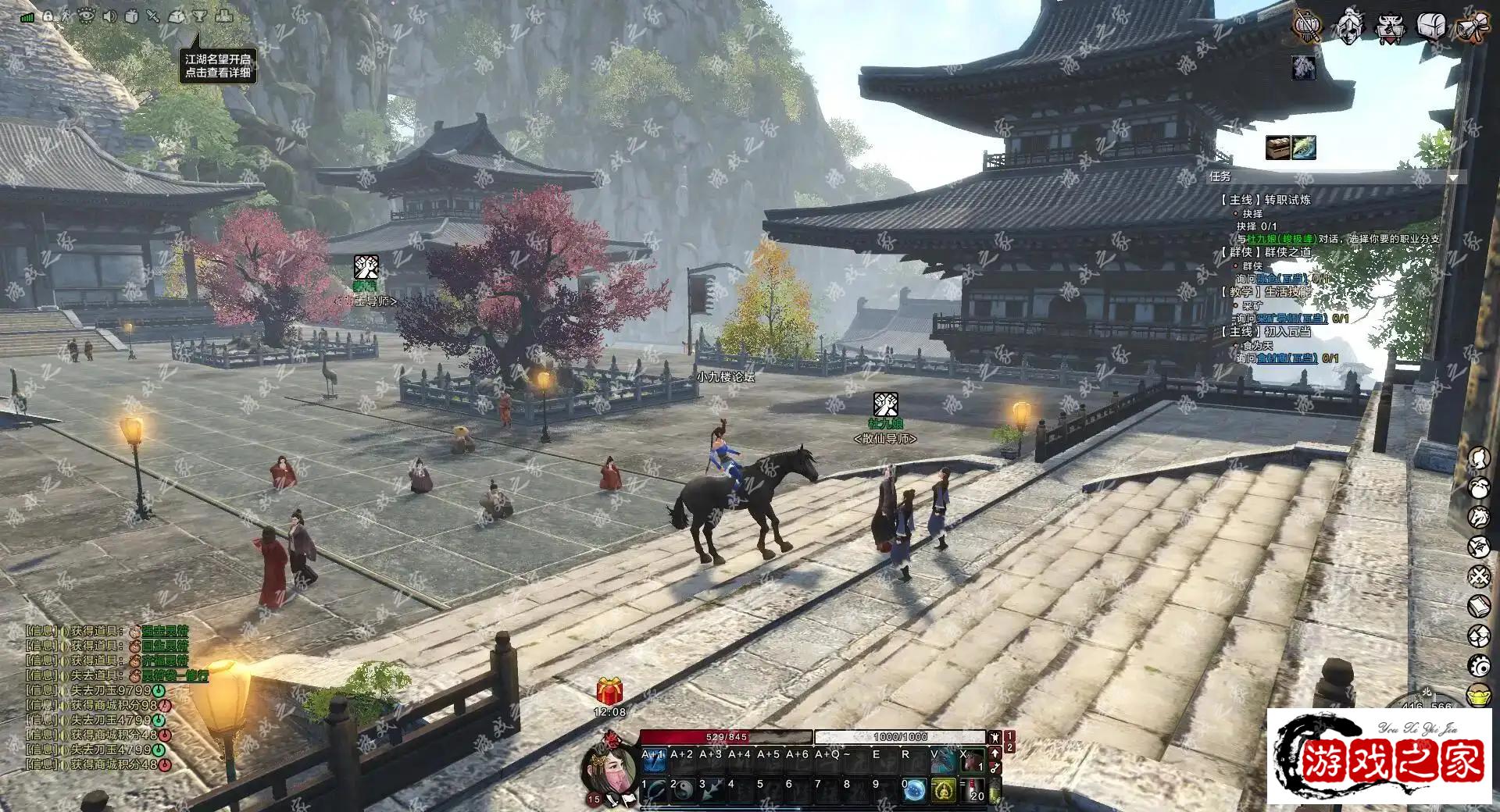The image size is (1500, 812).
Task: Collapse the 任务 quest tracker dropdown arrow
Action: [1452, 178]
